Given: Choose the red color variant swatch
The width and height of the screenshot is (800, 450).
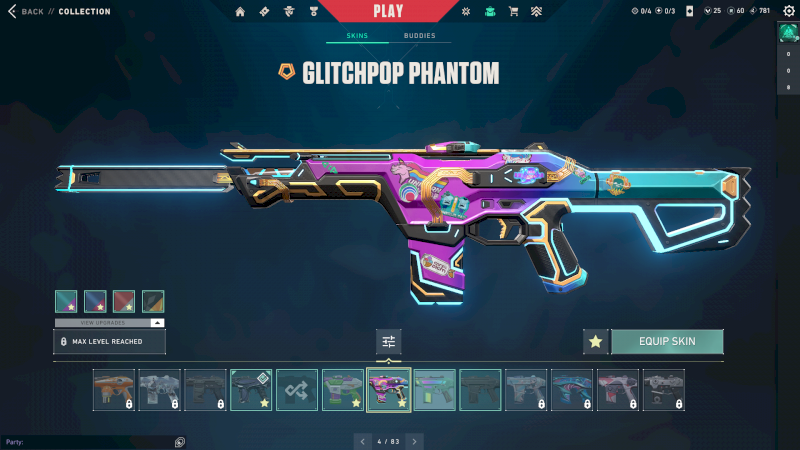Looking at the screenshot, I should click(x=124, y=301).
